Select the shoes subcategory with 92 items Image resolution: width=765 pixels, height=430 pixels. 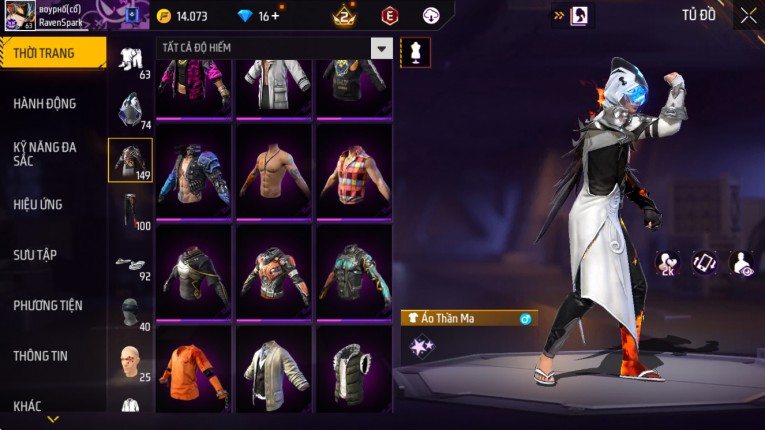coord(130,265)
